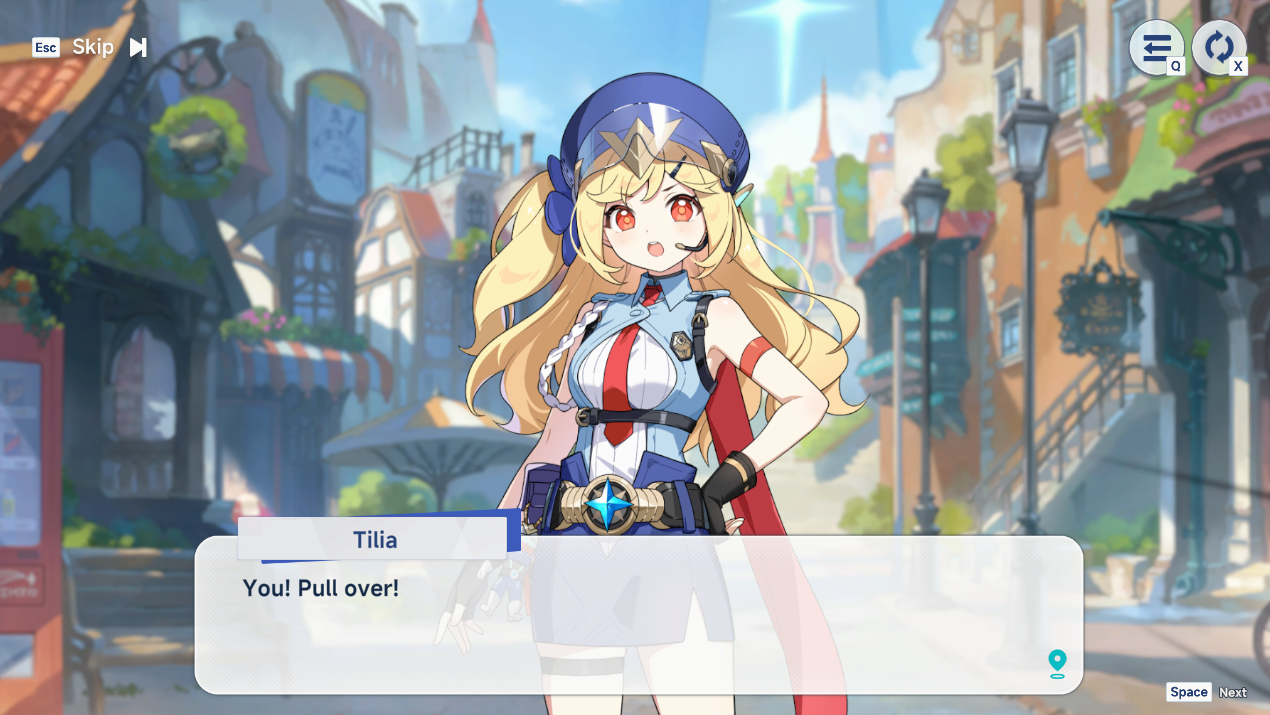Advance dialogue via the teal continue marker
Viewport: 1270px width, 715px height.
tap(1057, 663)
